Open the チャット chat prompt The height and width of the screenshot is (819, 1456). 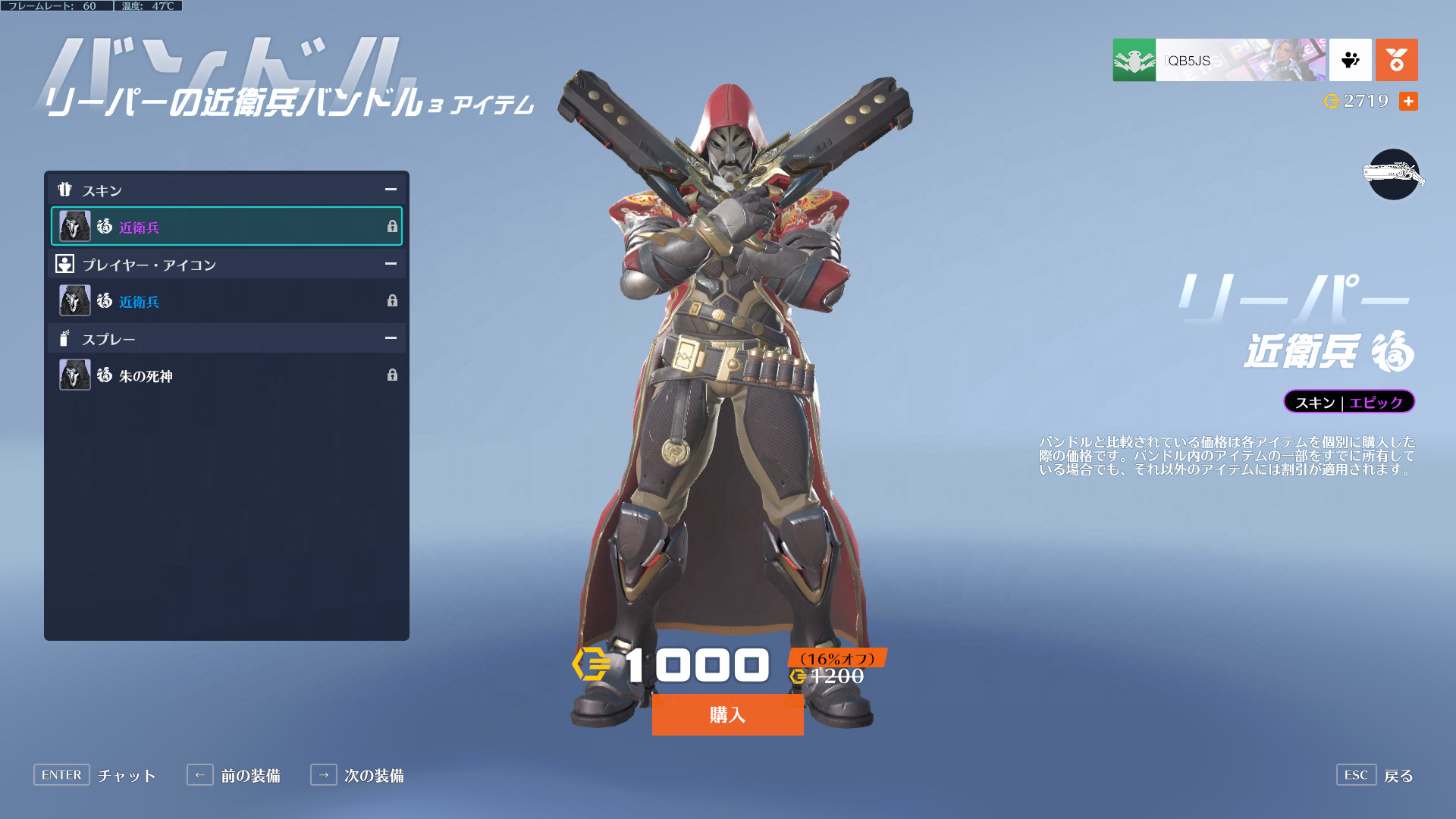[95, 775]
